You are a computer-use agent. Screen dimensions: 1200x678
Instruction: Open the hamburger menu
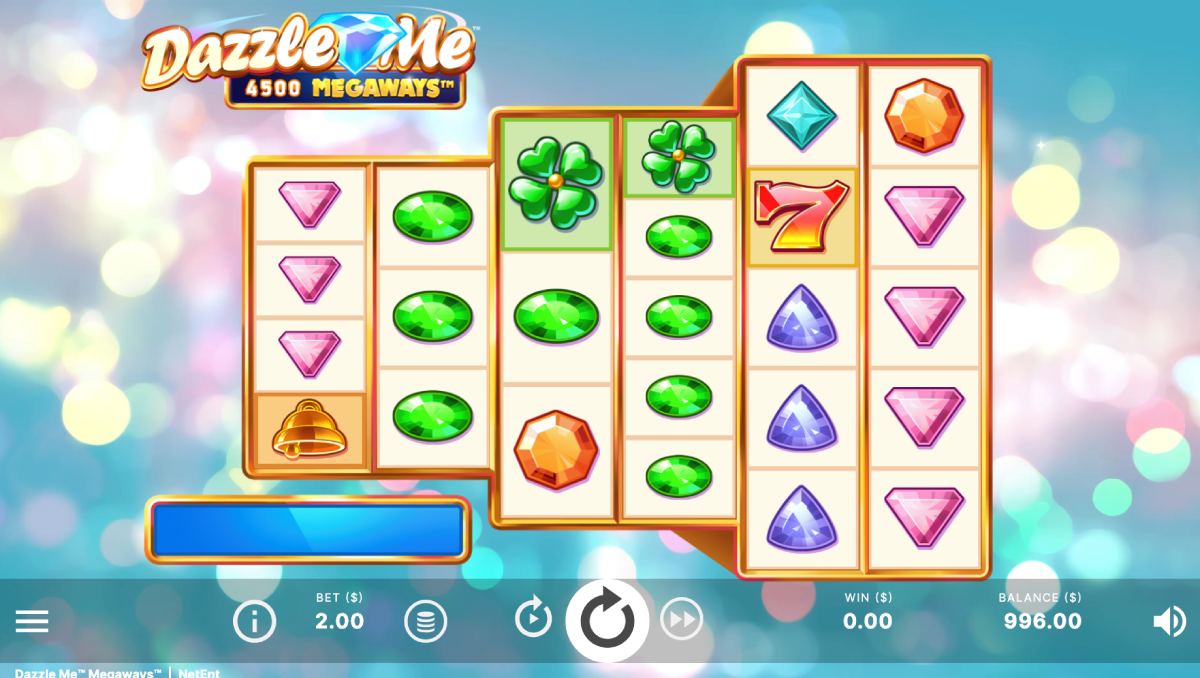pyautogui.click(x=32, y=622)
